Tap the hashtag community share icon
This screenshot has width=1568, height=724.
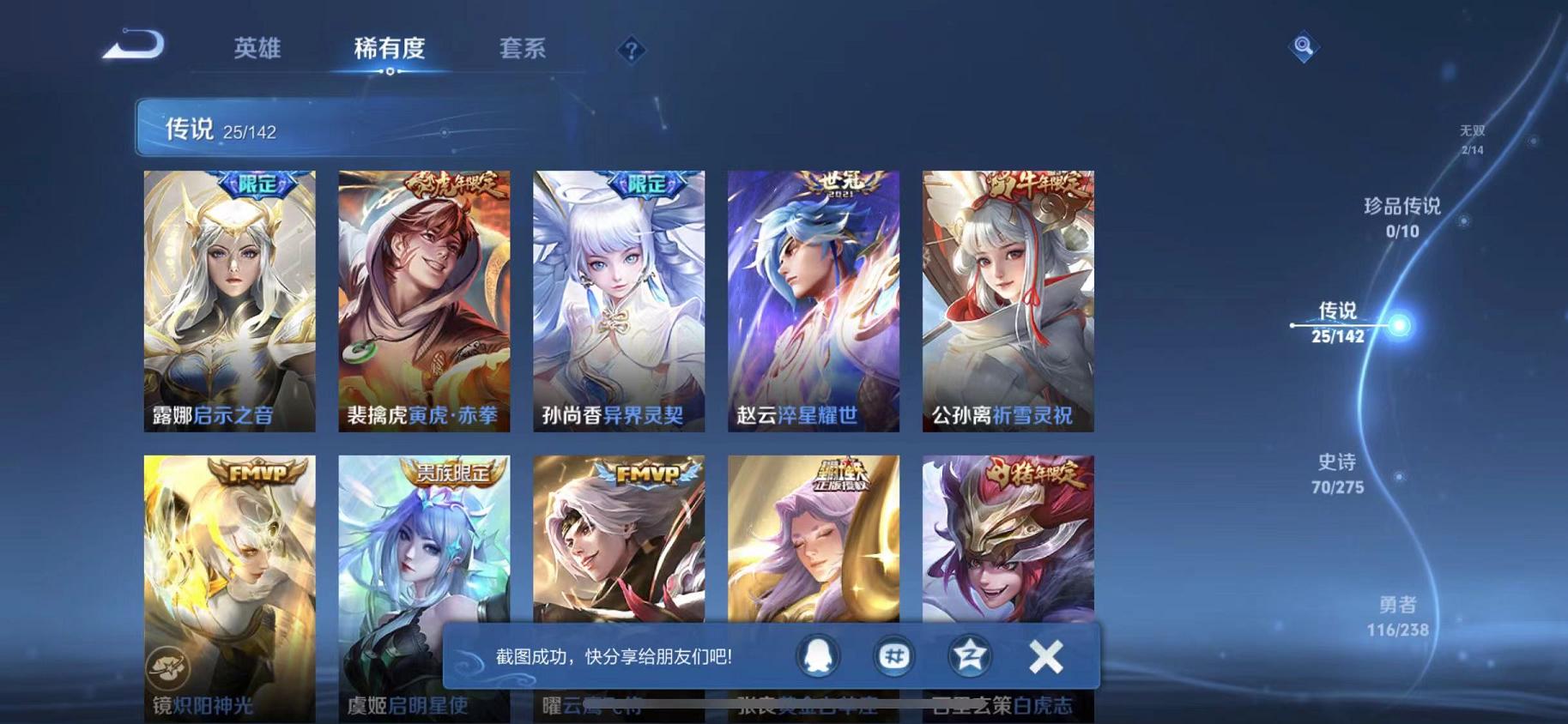click(x=893, y=655)
